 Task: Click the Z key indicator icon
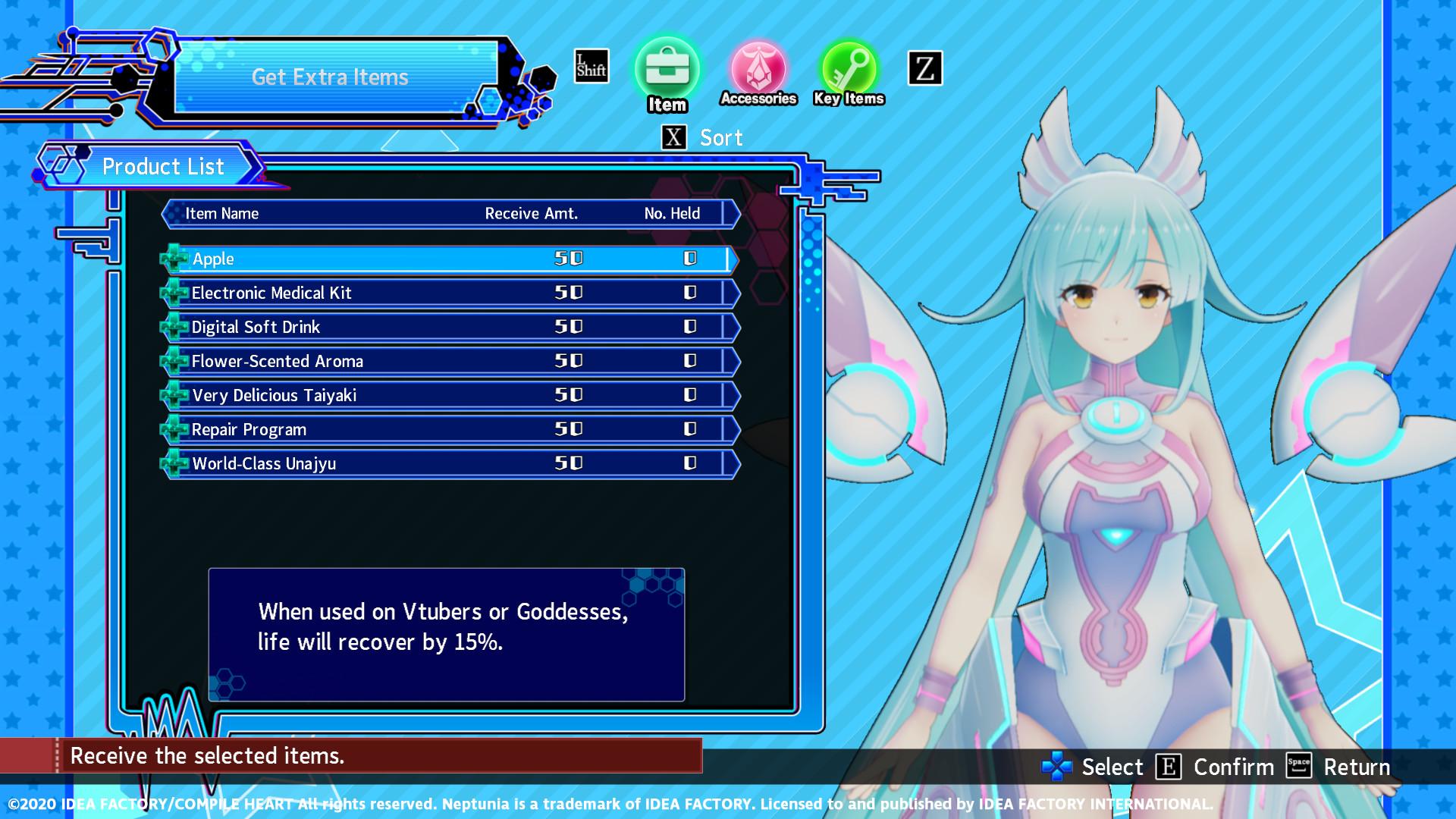point(924,68)
